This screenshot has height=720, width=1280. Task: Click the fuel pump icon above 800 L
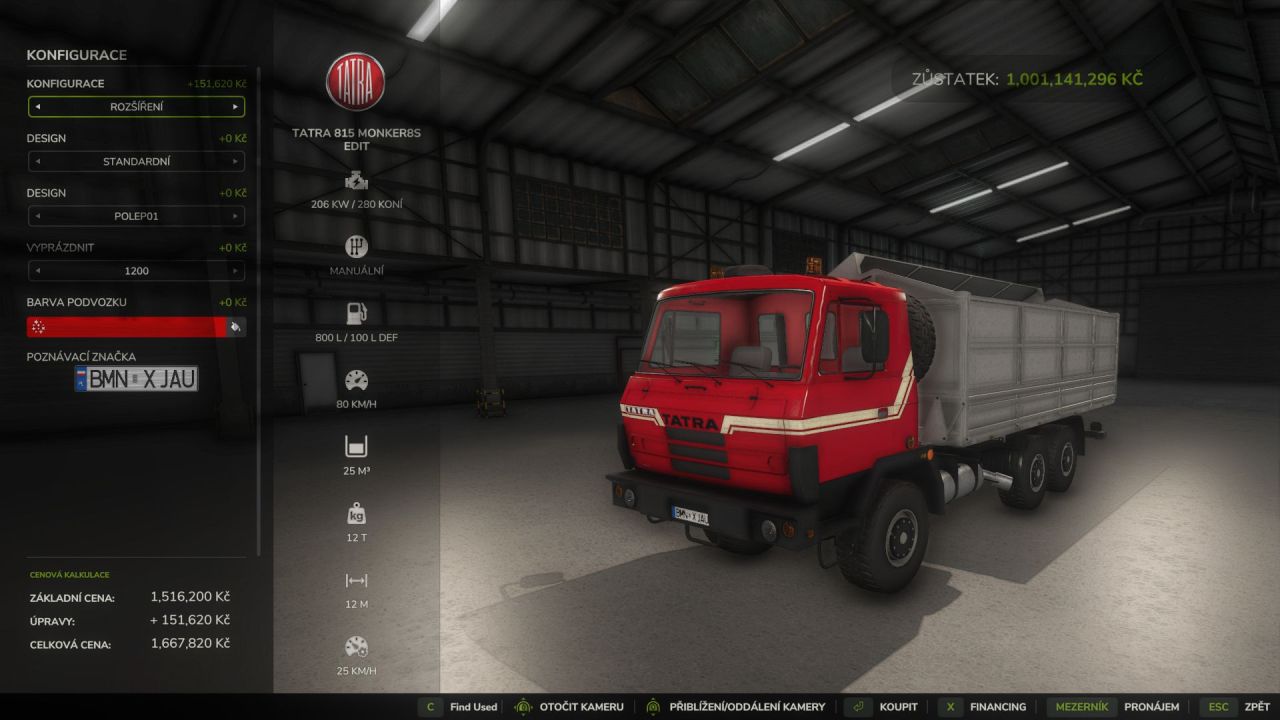coord(357,311)
